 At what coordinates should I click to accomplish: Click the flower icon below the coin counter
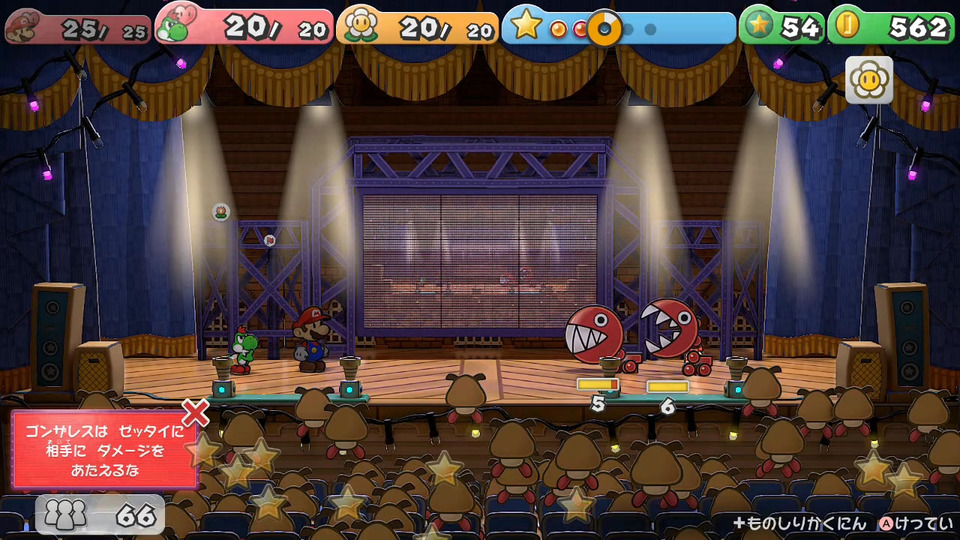(x=869, y=80)
